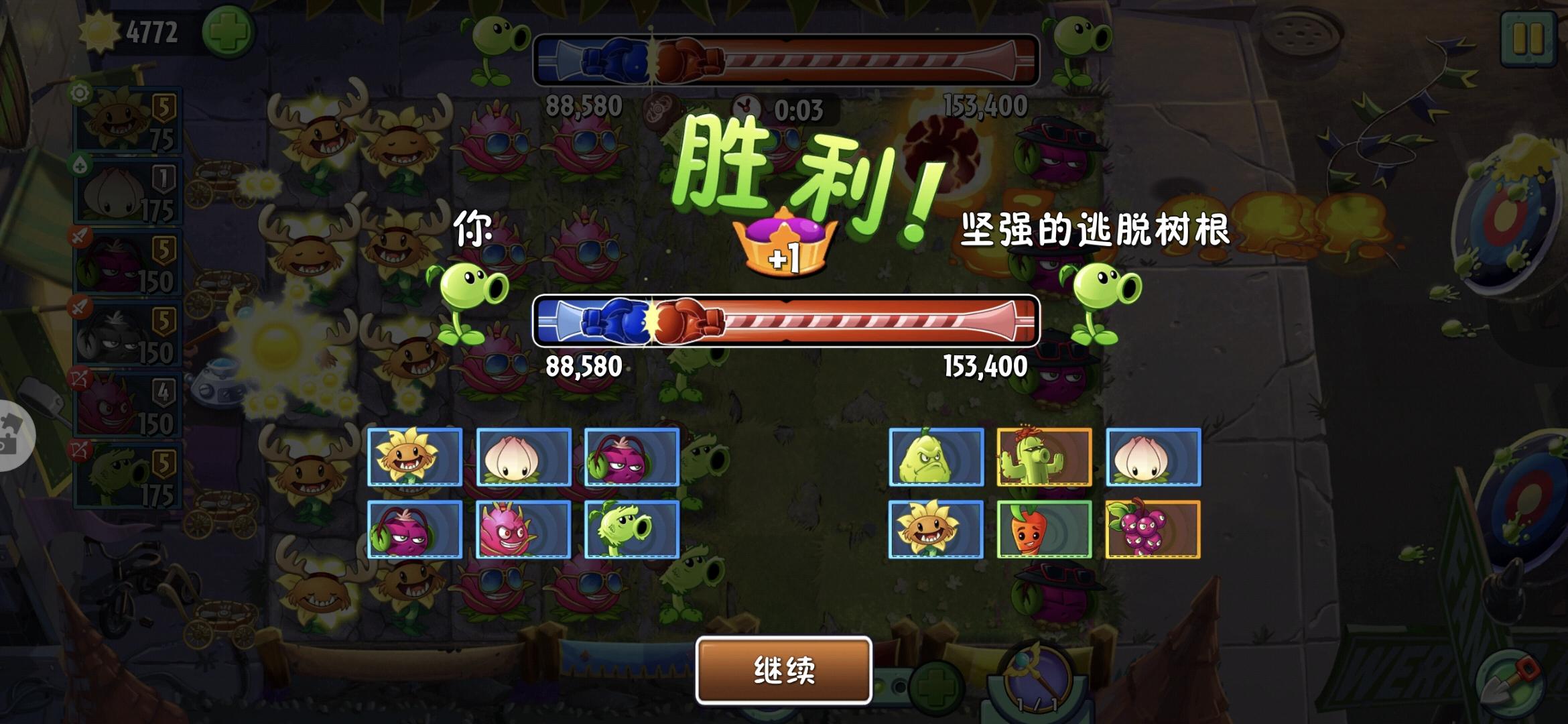Select the staff power-up showing 1/1
1568x724 pixels.
[x=1035, y=676]
